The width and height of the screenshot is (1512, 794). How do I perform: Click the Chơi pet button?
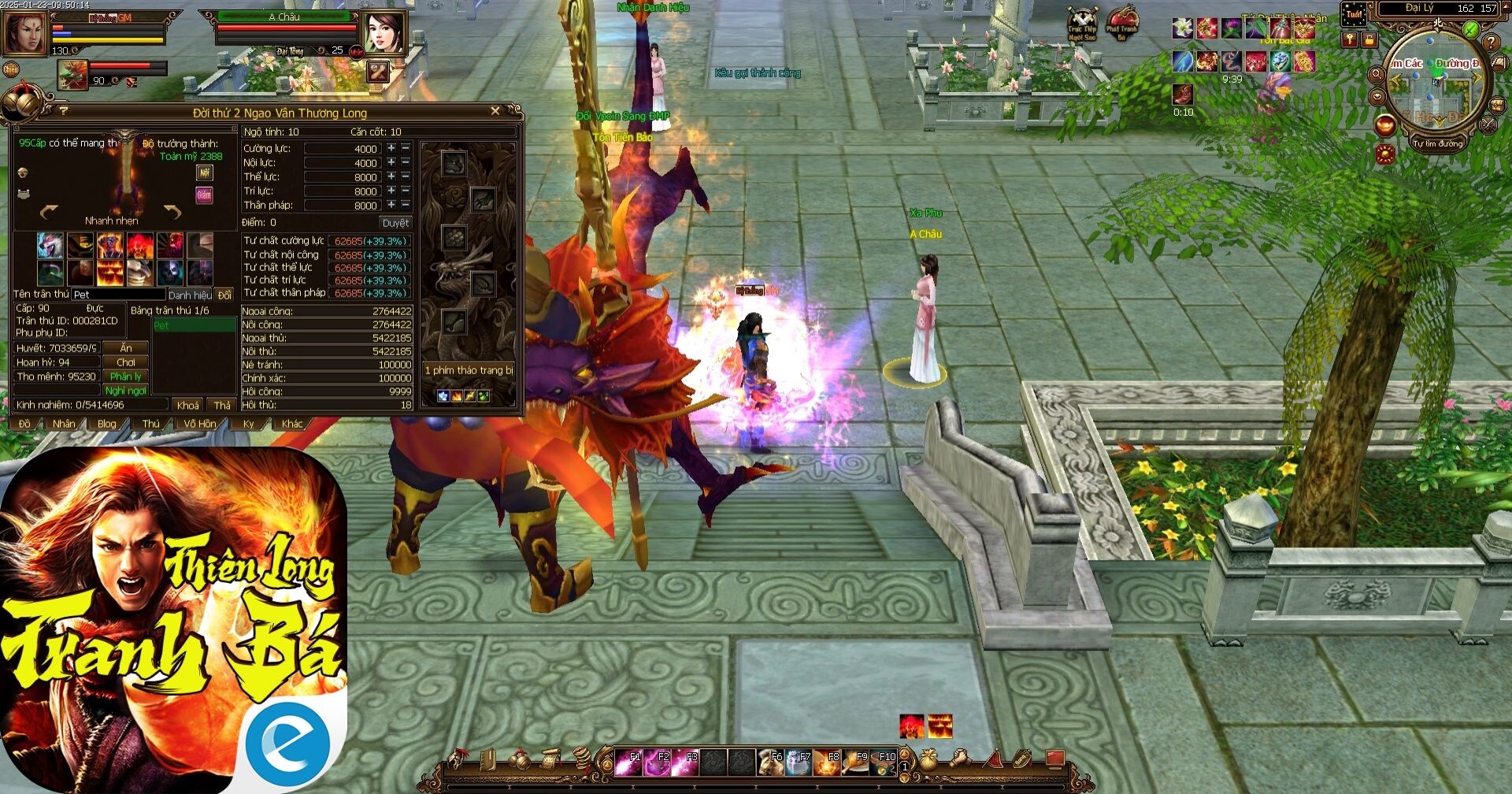pos(126,362)
